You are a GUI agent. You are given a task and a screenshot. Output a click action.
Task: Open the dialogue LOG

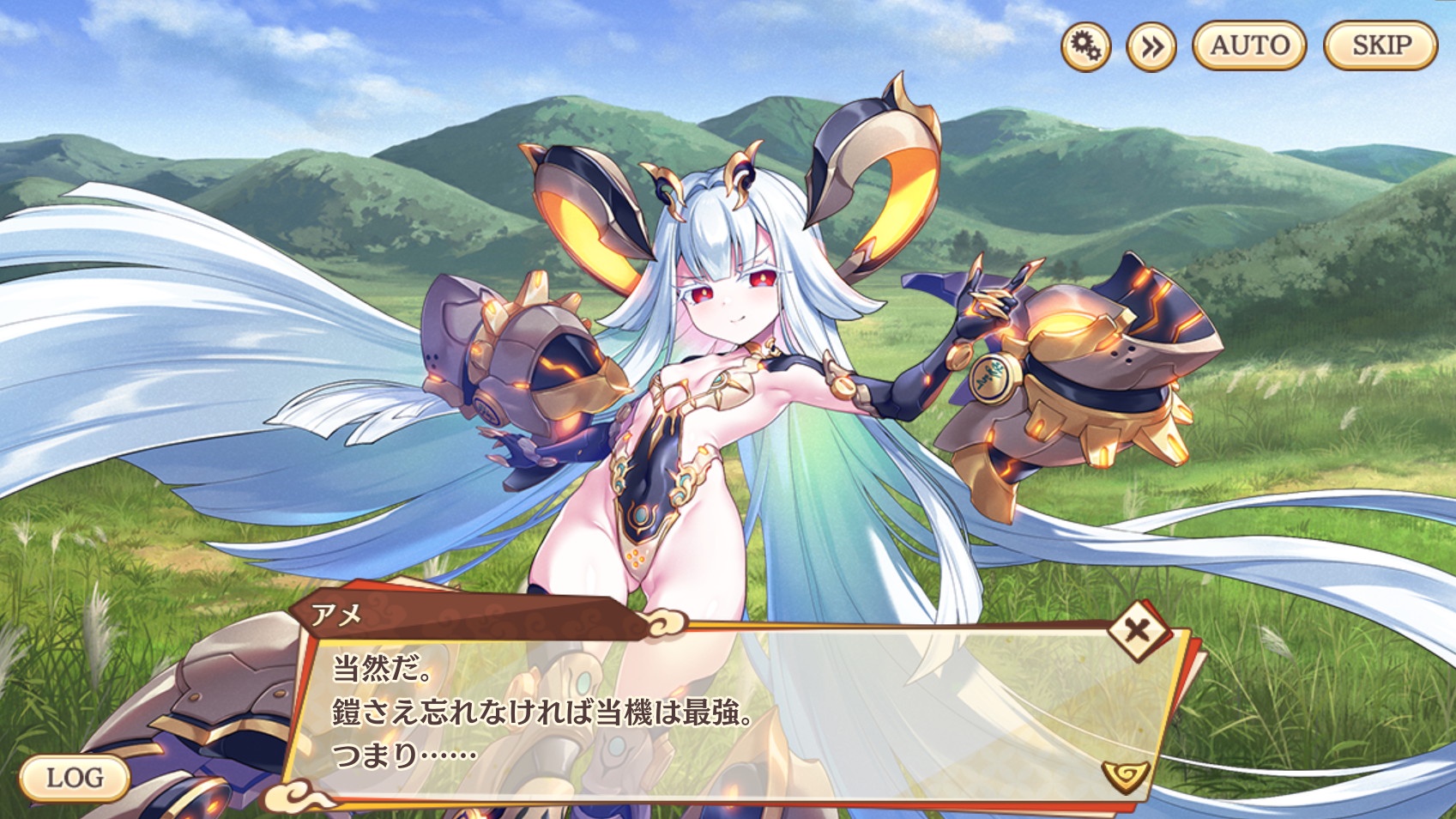tap(75, 778)
